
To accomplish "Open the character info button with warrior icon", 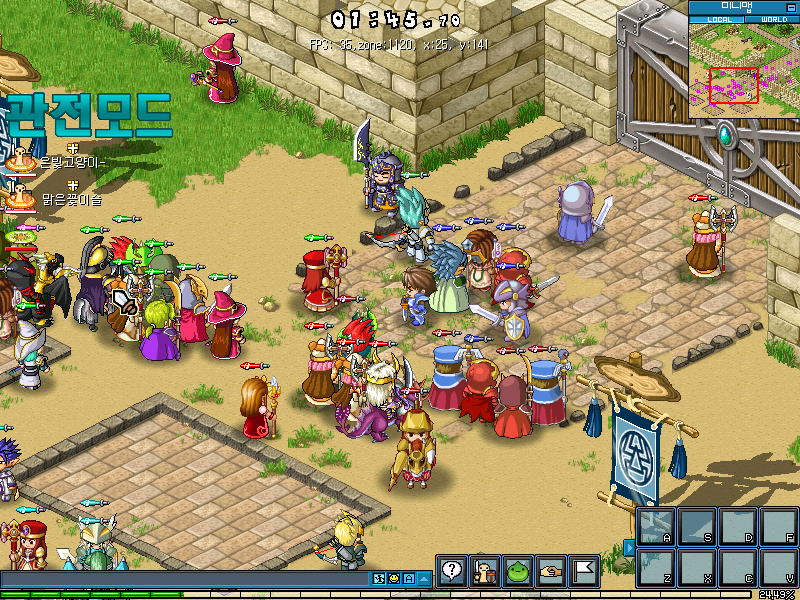I will 485,570.
